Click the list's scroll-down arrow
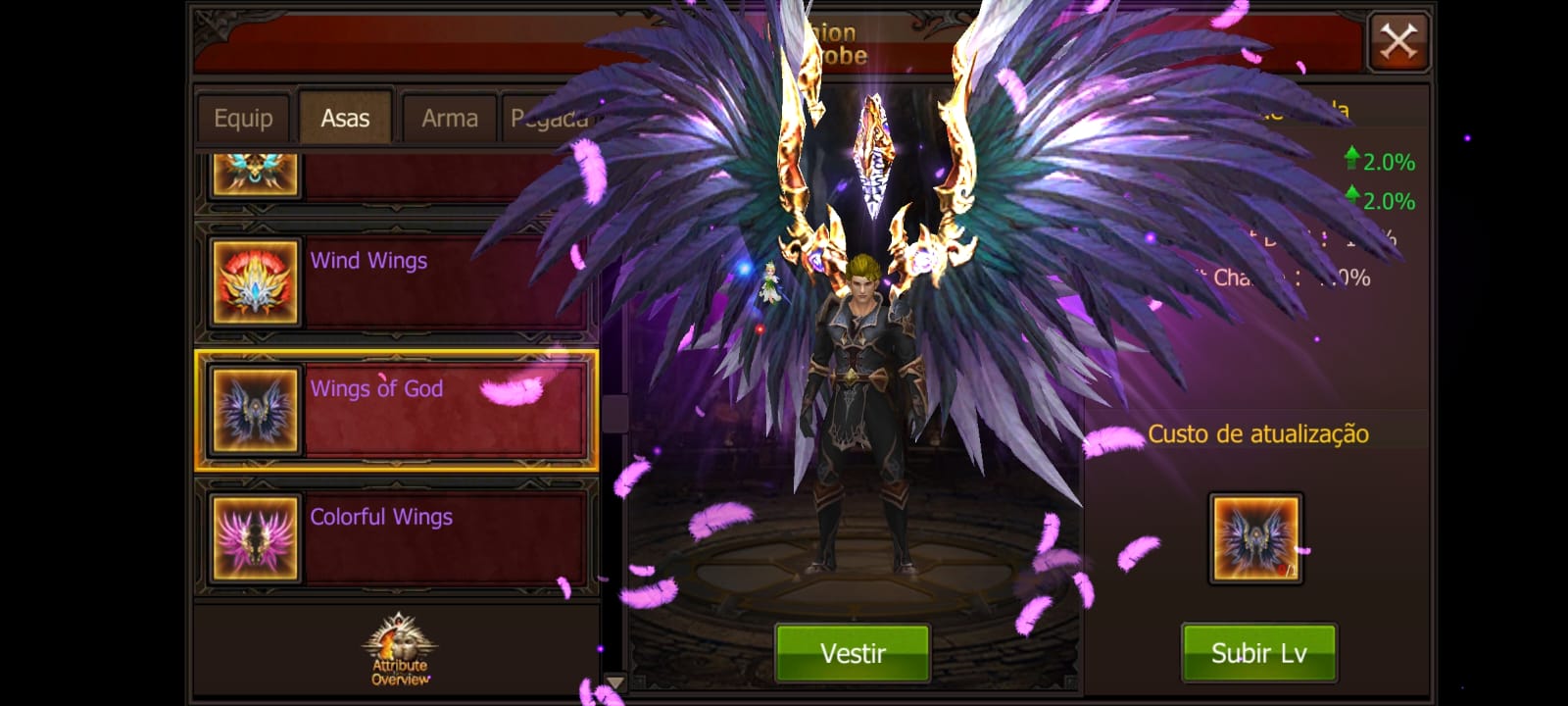Image resolution: width=1568 pixels, height=706 pixels. point(614,681)
